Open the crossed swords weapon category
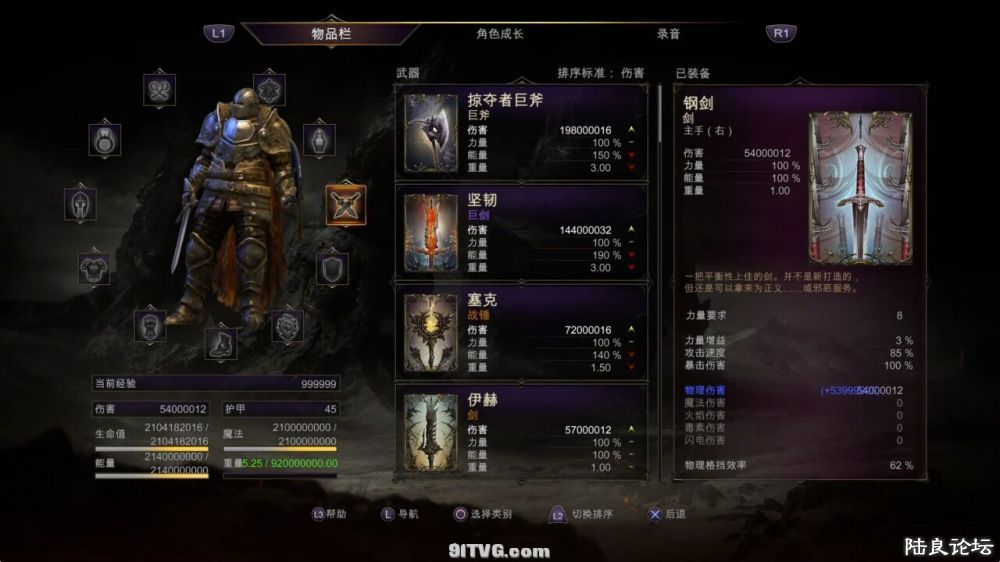This screenshot has height=562, width=1000. click(x=346, y=205)
